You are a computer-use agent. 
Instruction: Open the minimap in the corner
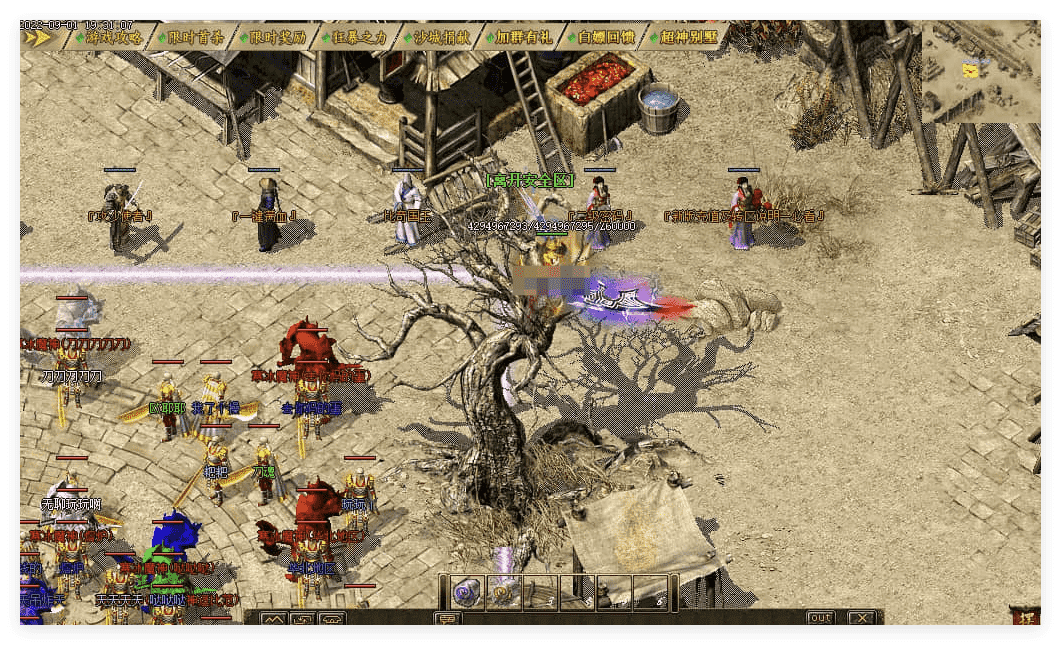click(980, 72)
